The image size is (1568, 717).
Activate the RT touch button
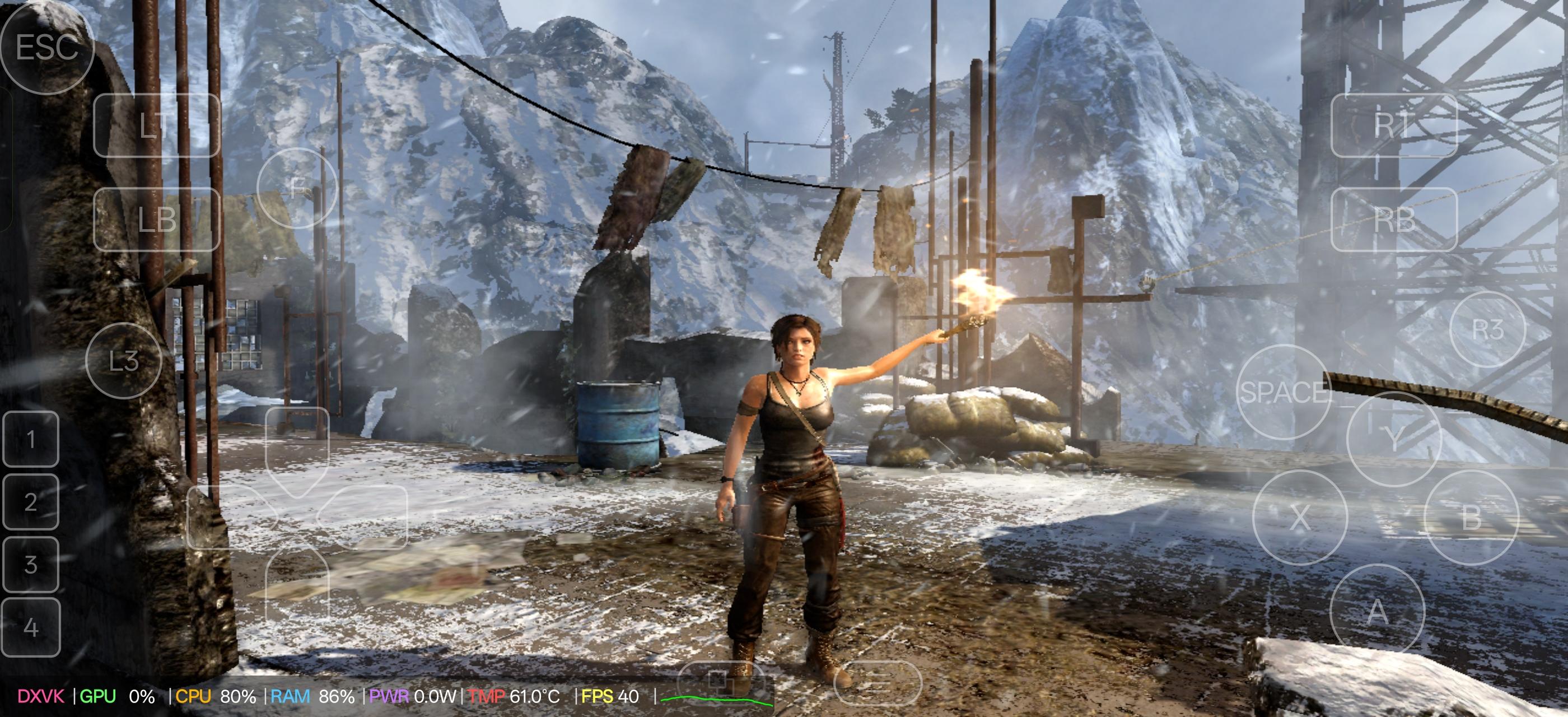pyautogui.click(x=1393, y=125)
